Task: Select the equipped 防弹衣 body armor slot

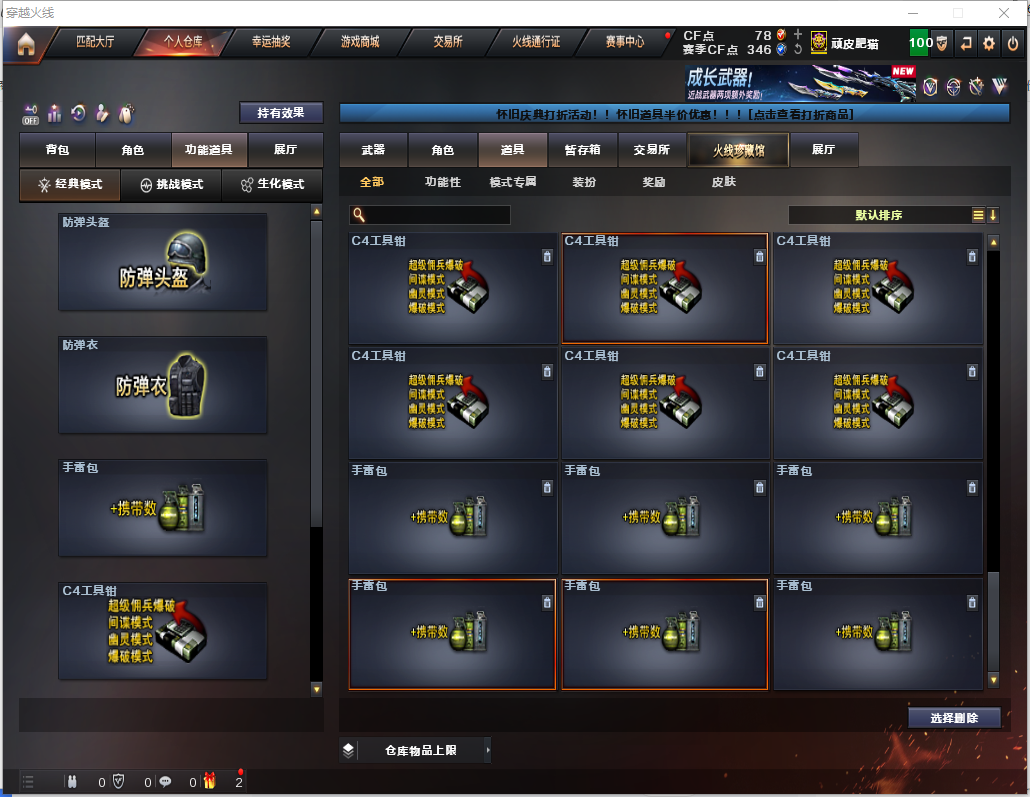Action: 163,384
